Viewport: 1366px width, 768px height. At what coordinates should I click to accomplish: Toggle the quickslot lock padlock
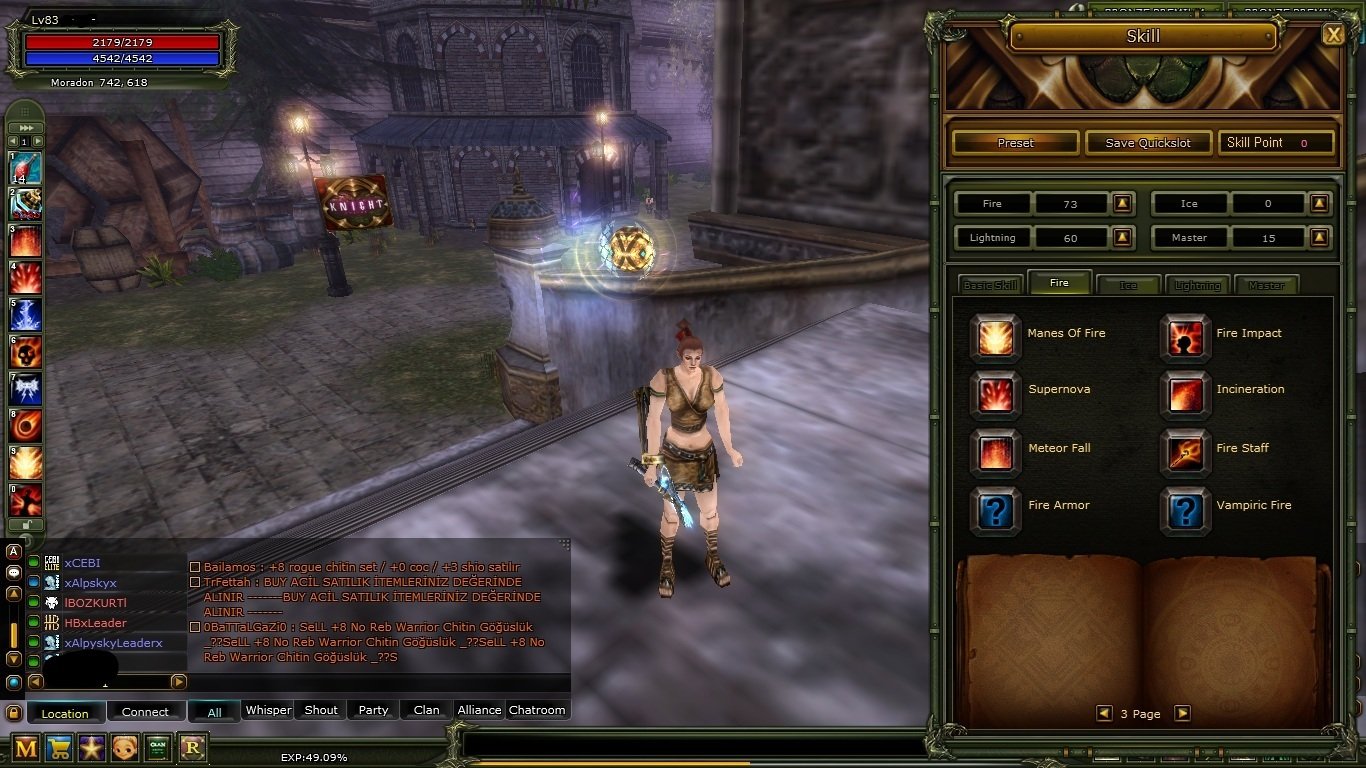click(25, 524)
